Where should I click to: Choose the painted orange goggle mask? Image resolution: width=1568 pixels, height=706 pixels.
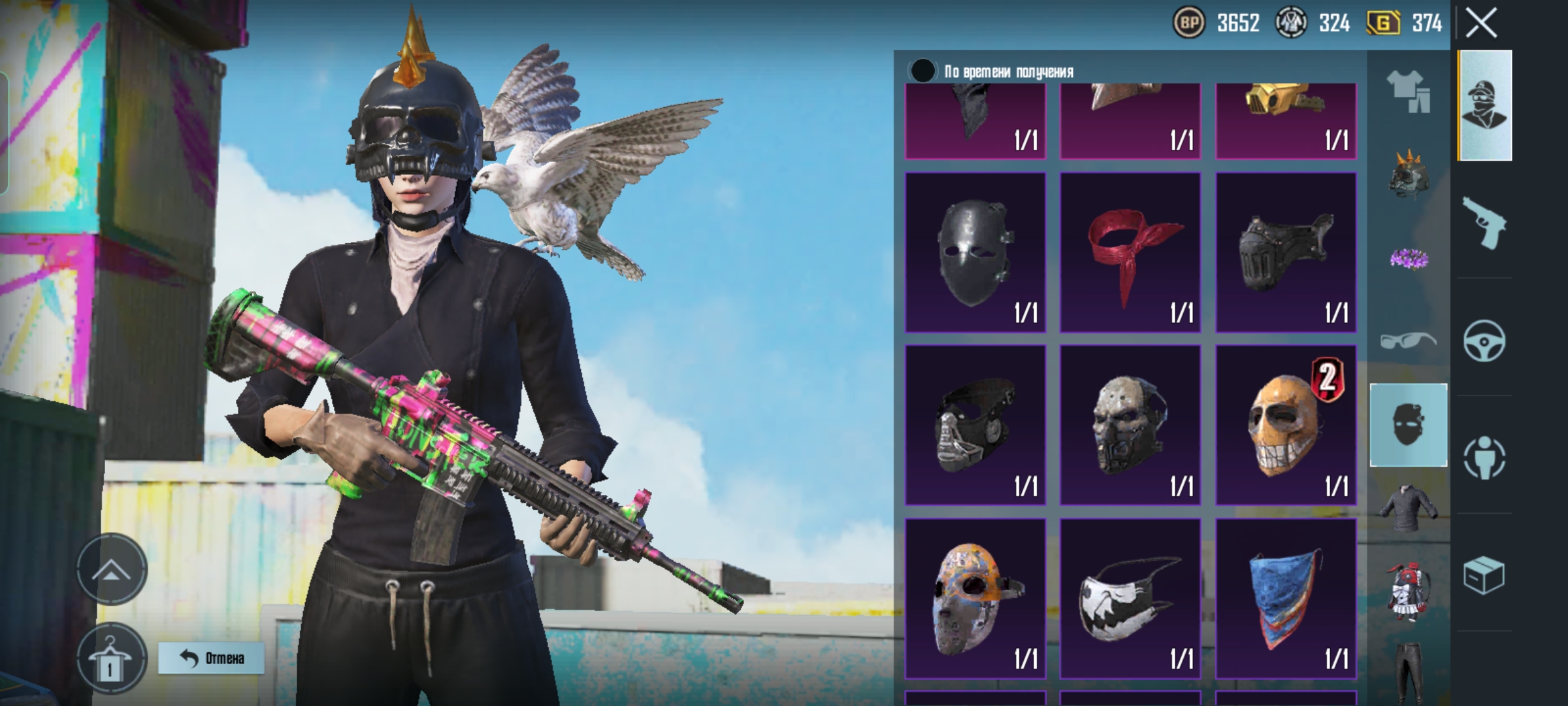click(x=975, y=598)
